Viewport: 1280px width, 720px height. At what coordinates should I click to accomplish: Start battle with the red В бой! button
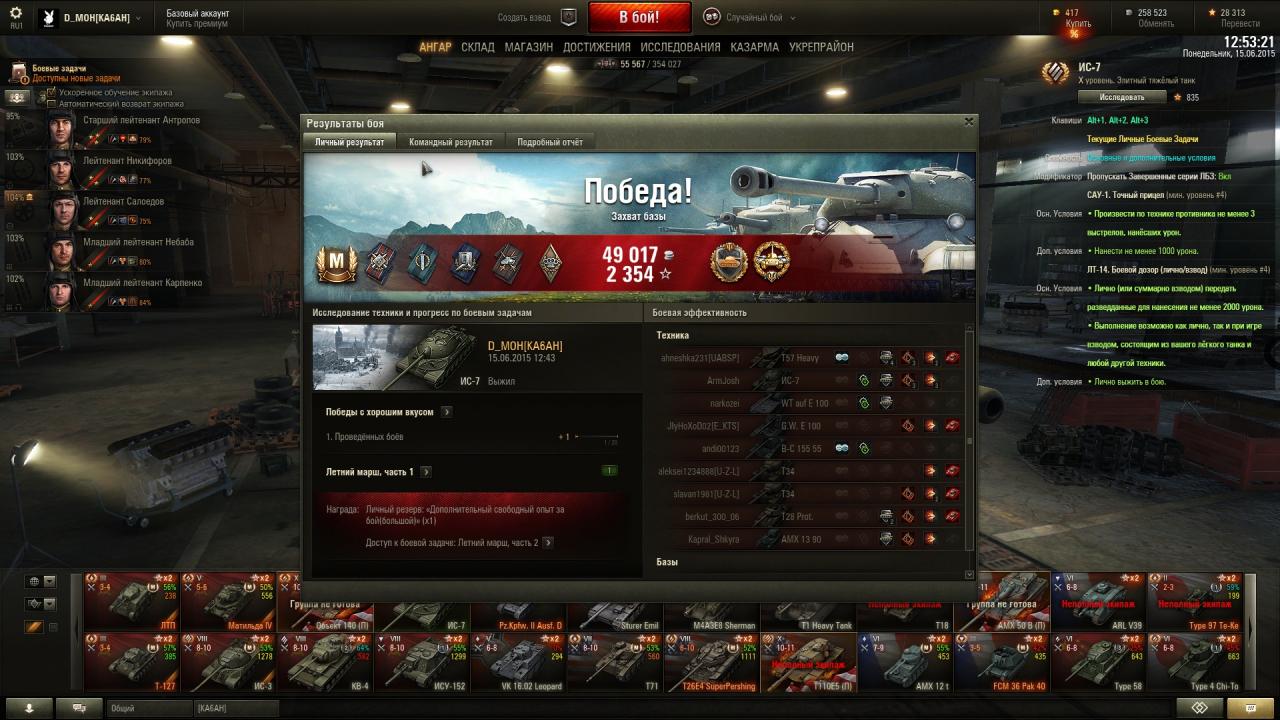click(x=639, y=17)
